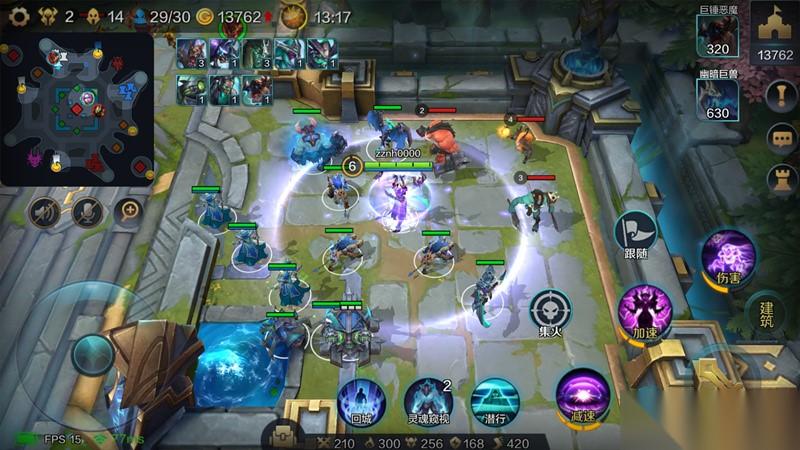Trigger the 集火 focus-fire command

[x=550, y=311]
